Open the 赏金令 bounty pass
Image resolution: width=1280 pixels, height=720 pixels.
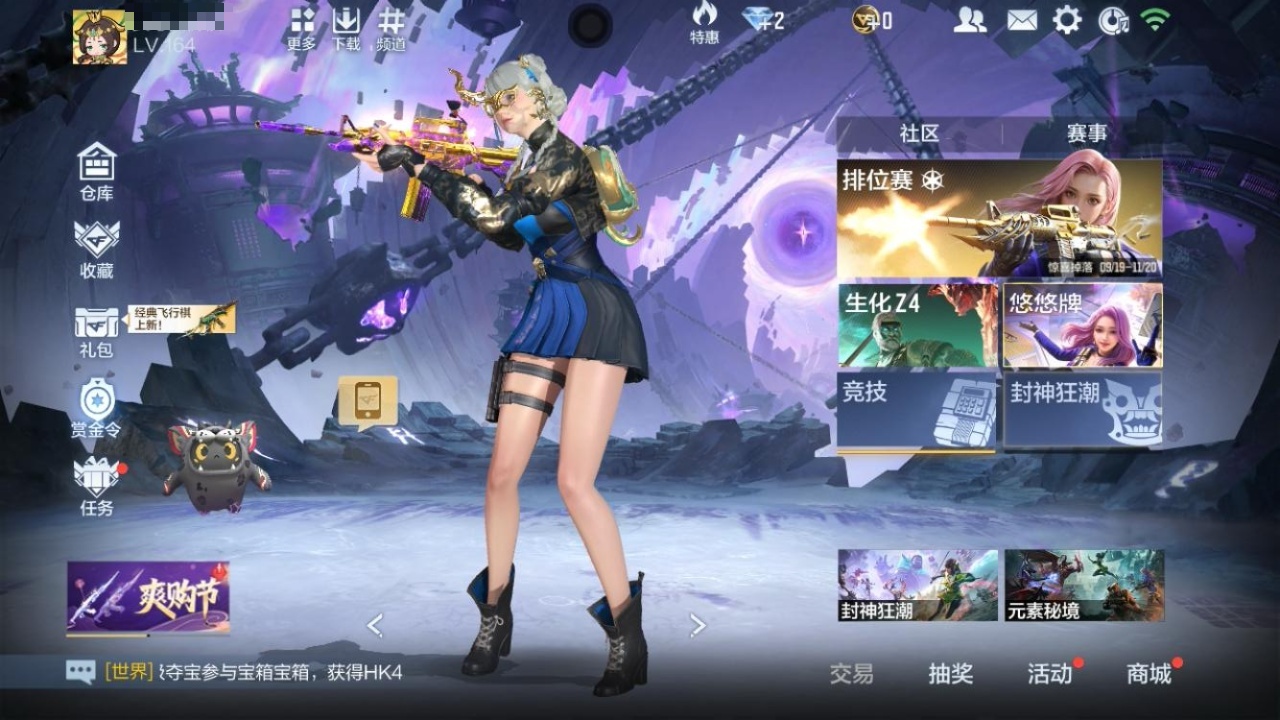97,408
